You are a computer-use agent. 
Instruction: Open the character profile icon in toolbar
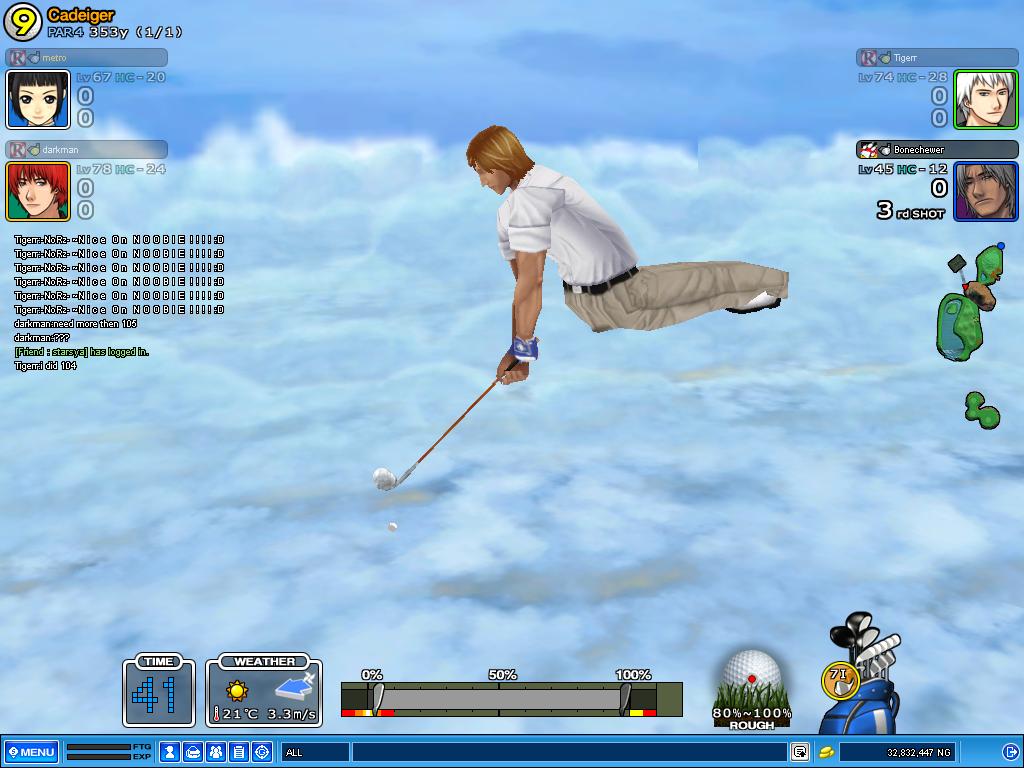tap(170, 752)
